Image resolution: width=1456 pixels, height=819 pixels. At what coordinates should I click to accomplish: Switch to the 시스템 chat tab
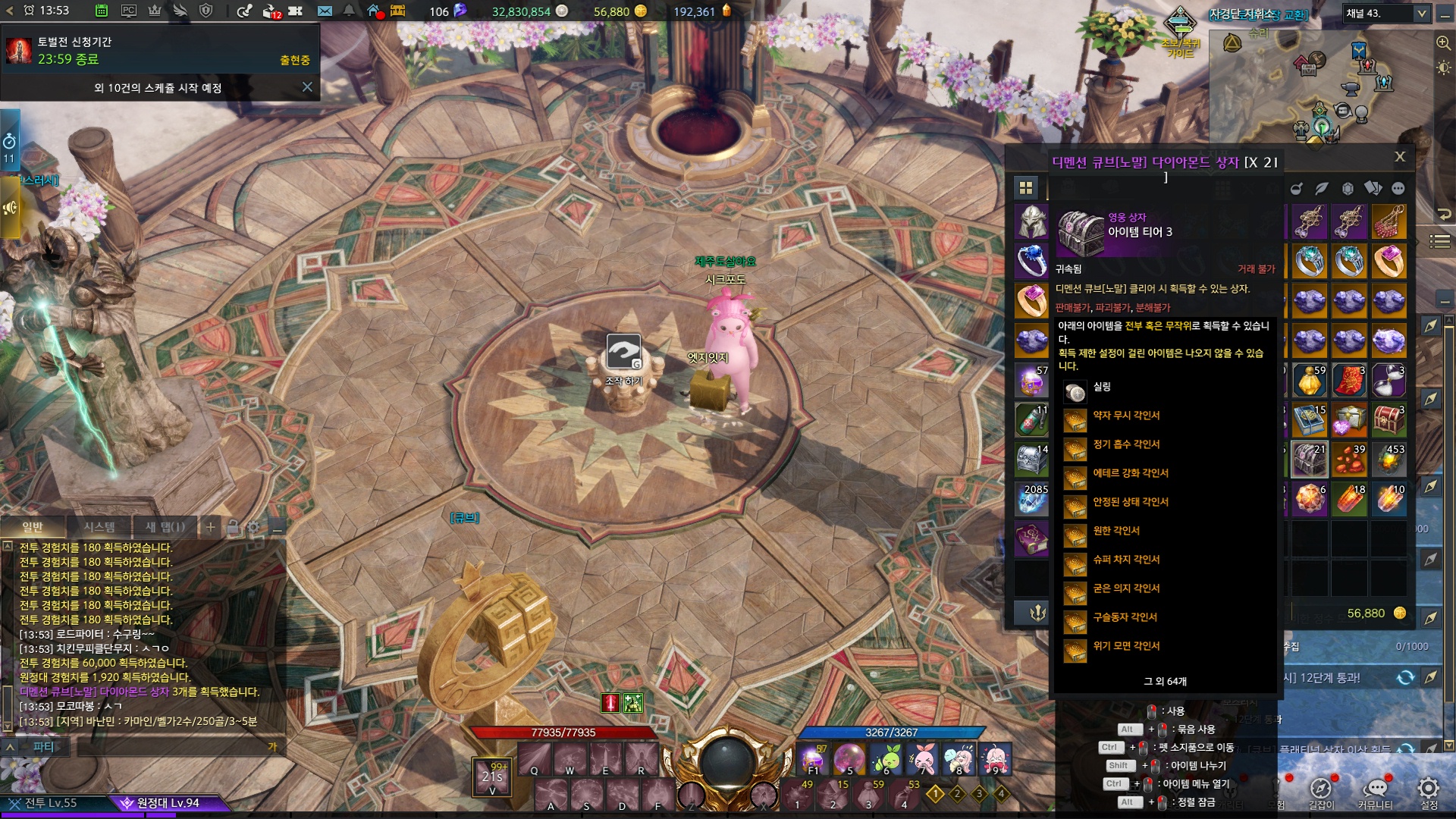click(99, 526)
